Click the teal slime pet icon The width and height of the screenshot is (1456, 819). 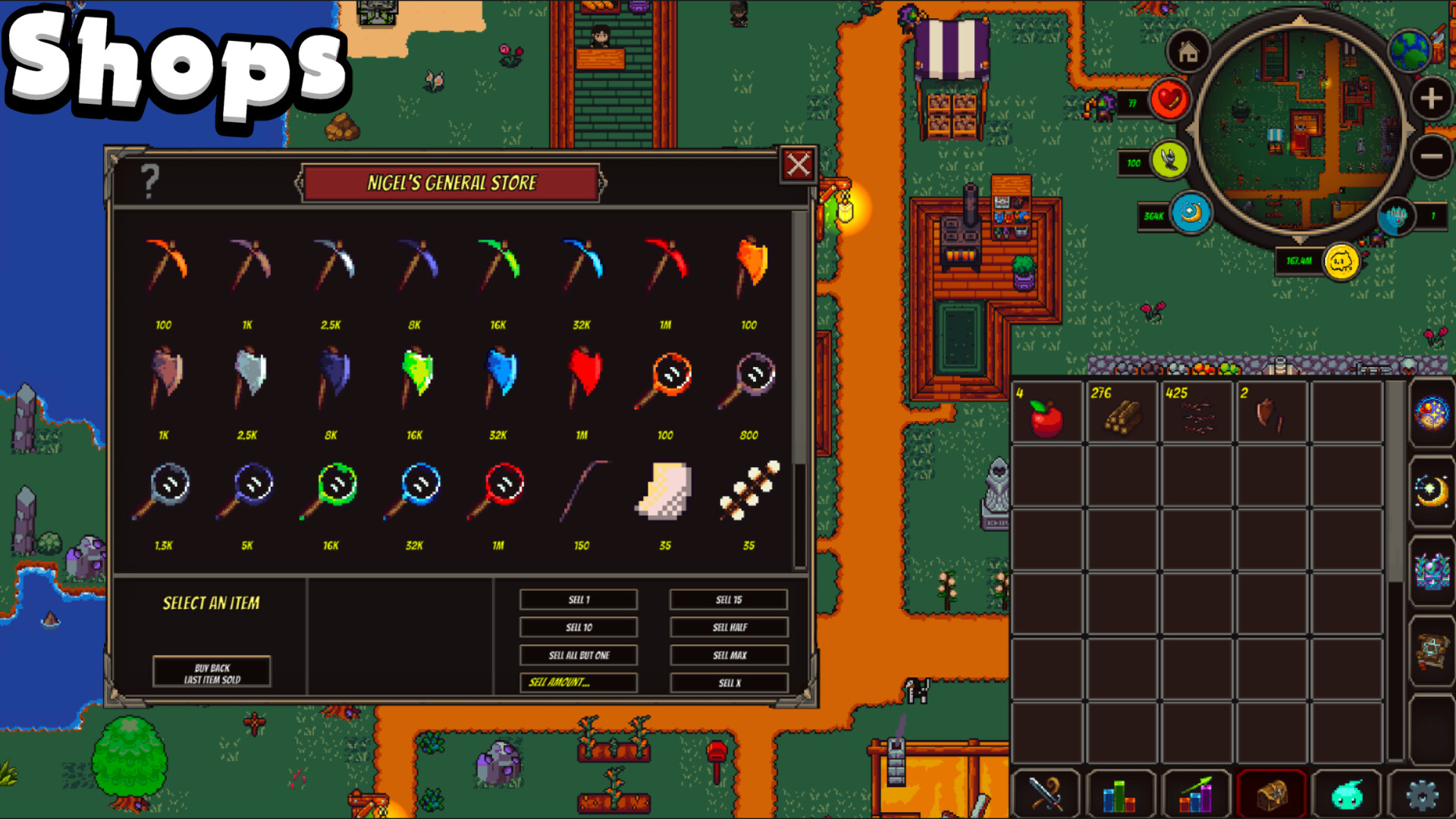1346,794
